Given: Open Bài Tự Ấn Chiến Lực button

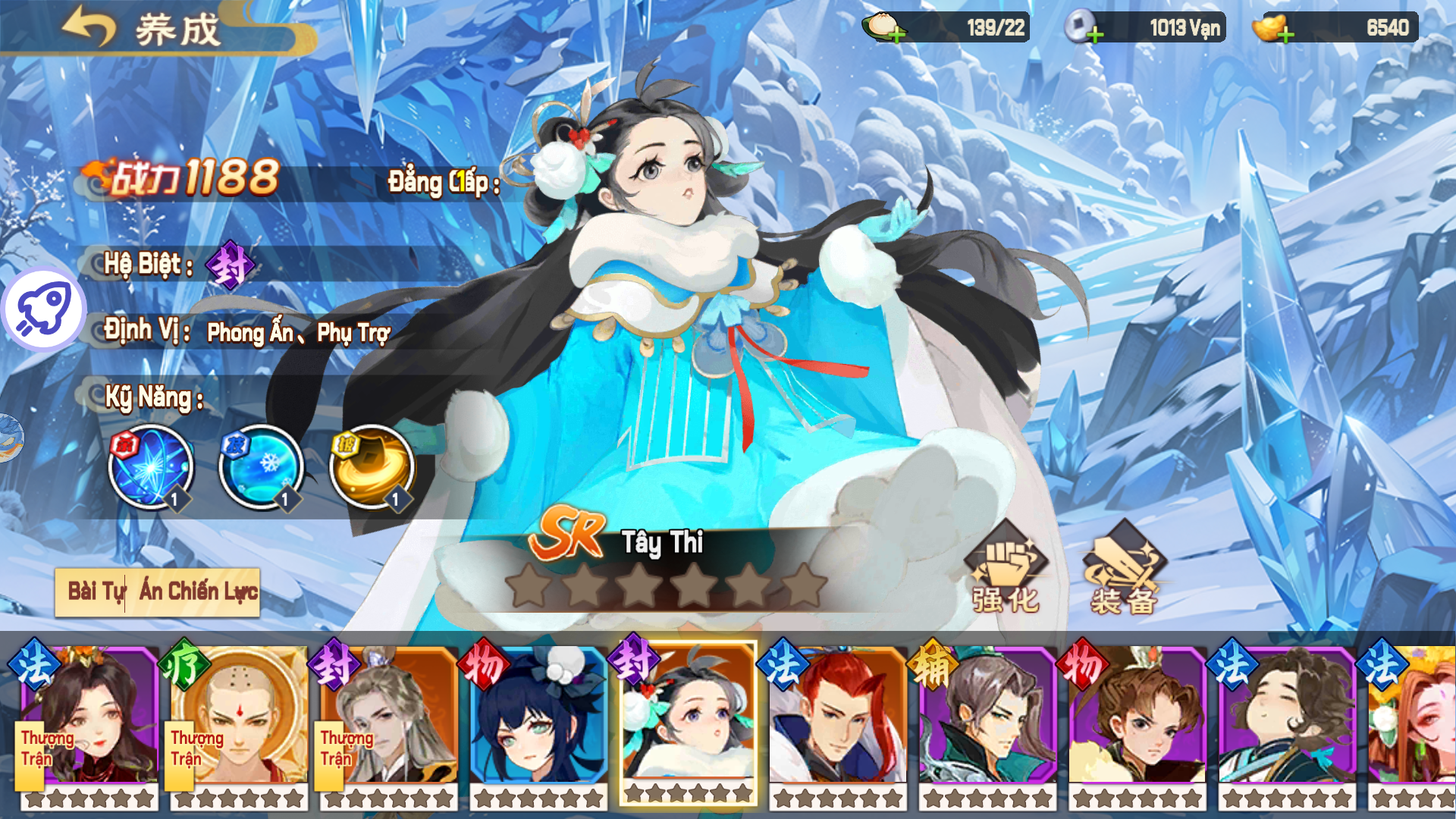Looking at the screenshot, I should 158,591.
